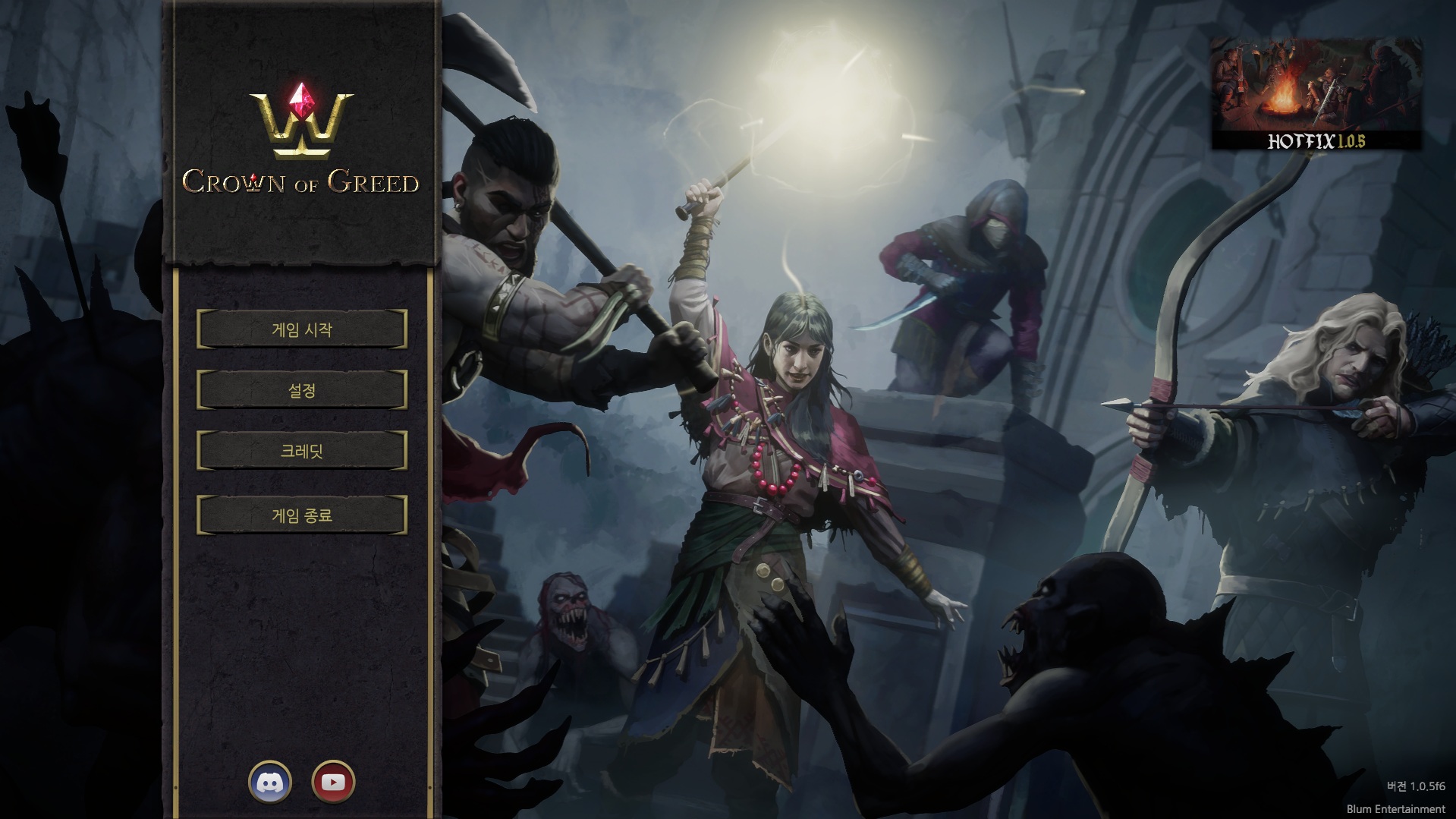Start the game with 게임 시작
This screenshot has height=819, width=1456.
[x=302, y=329]
